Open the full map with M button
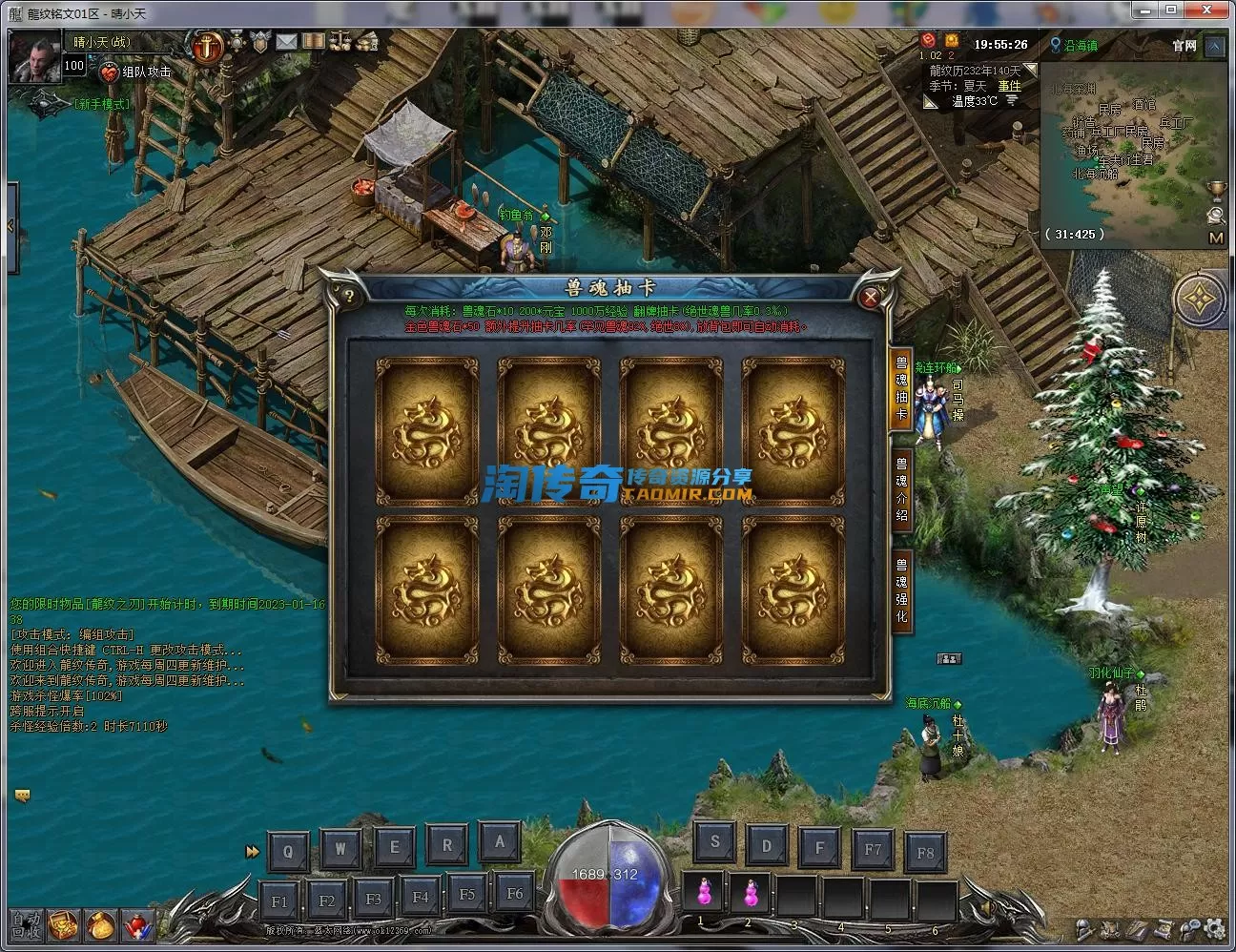 coord(1216,238)
